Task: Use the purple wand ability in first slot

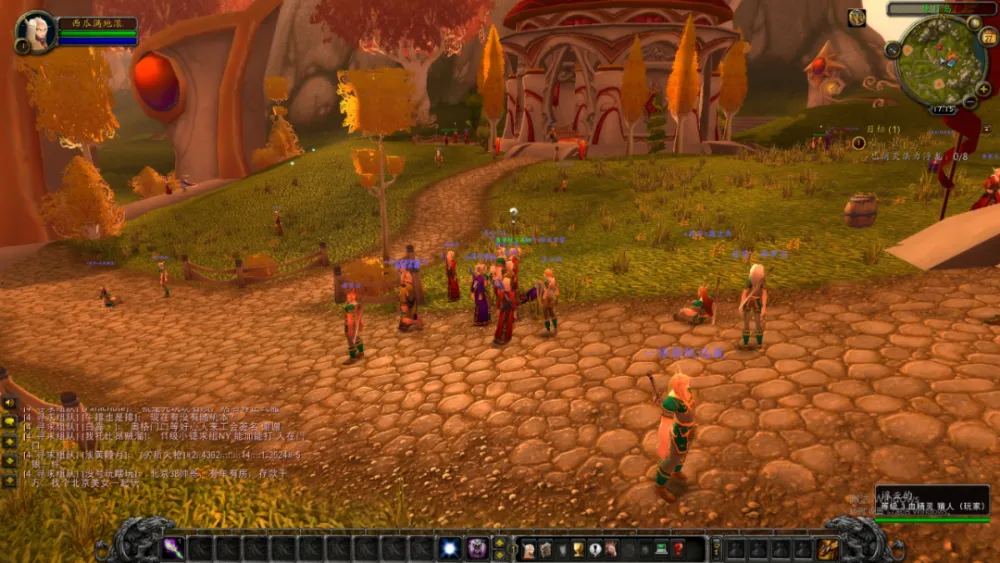Action: tap(173, 548)
